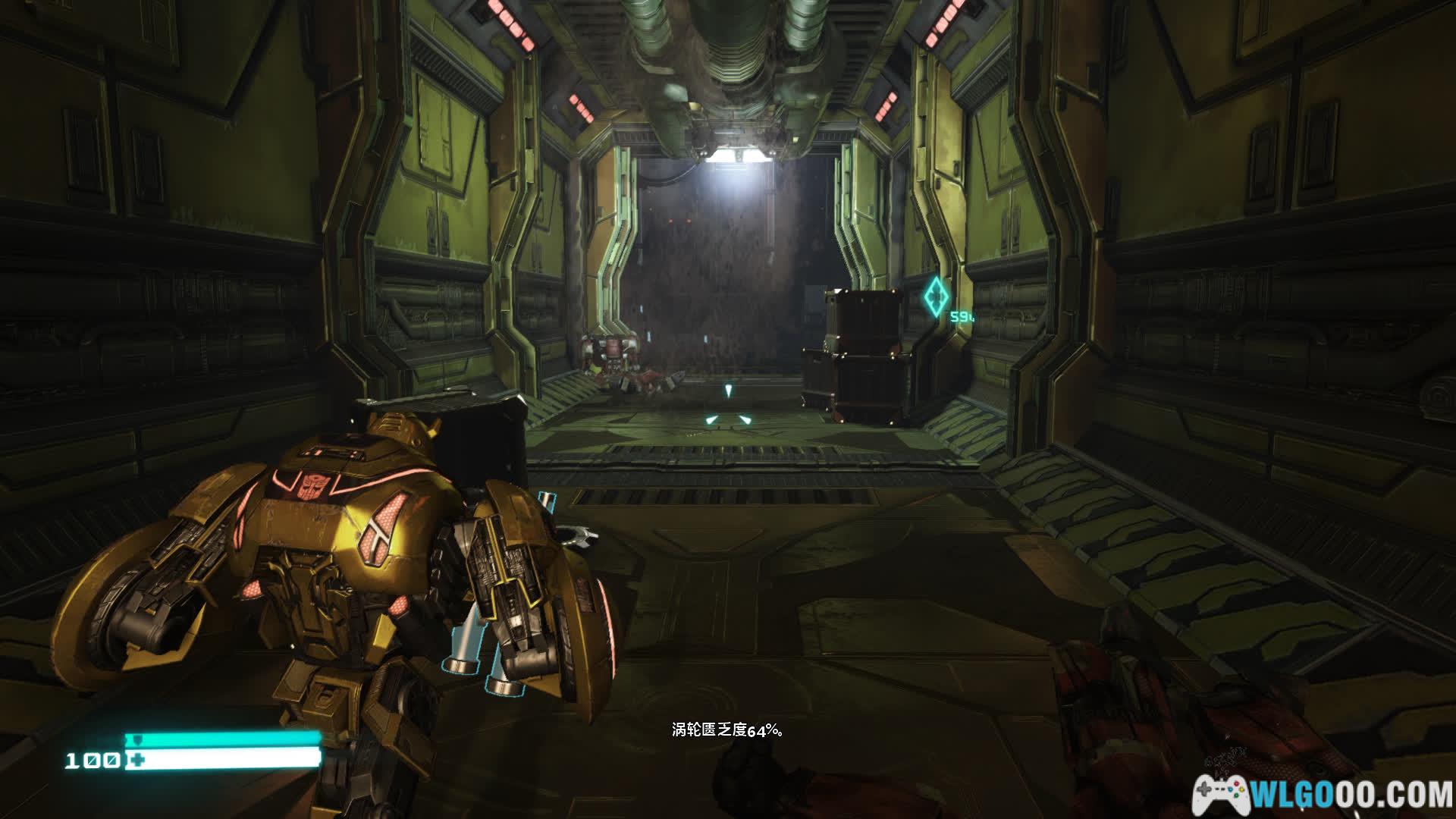Open the WLGO00.COM watermark logo

point(1323,794)
